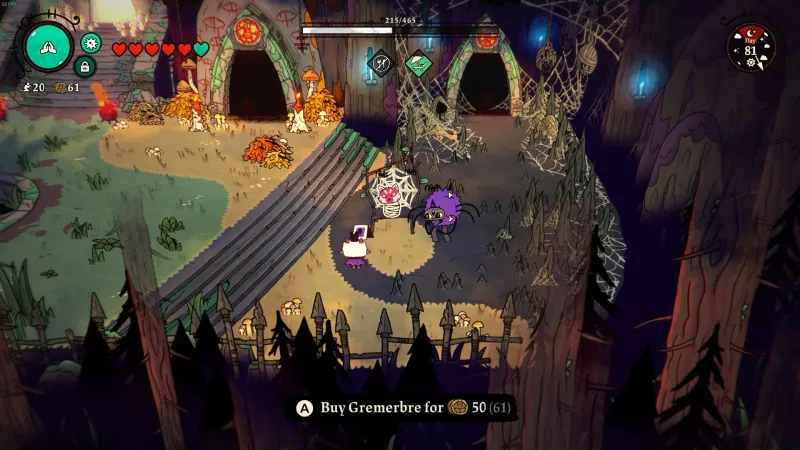This screenshot has width=800, height=450.
Task: Select the dark crossed-out utensils diamond icon
Action: click(380, 63)
